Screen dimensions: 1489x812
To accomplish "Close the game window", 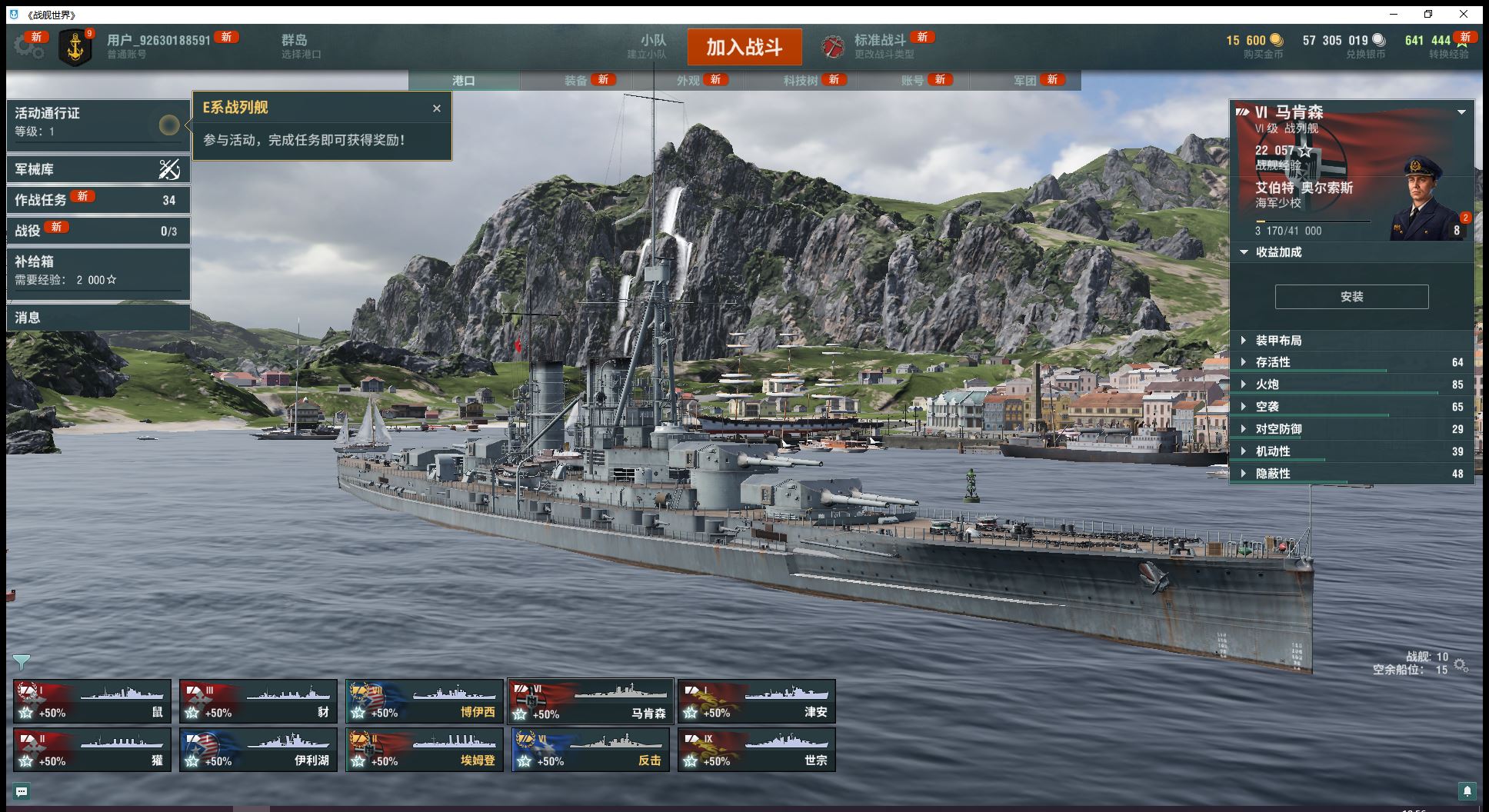I will (x=1464, y=14).
